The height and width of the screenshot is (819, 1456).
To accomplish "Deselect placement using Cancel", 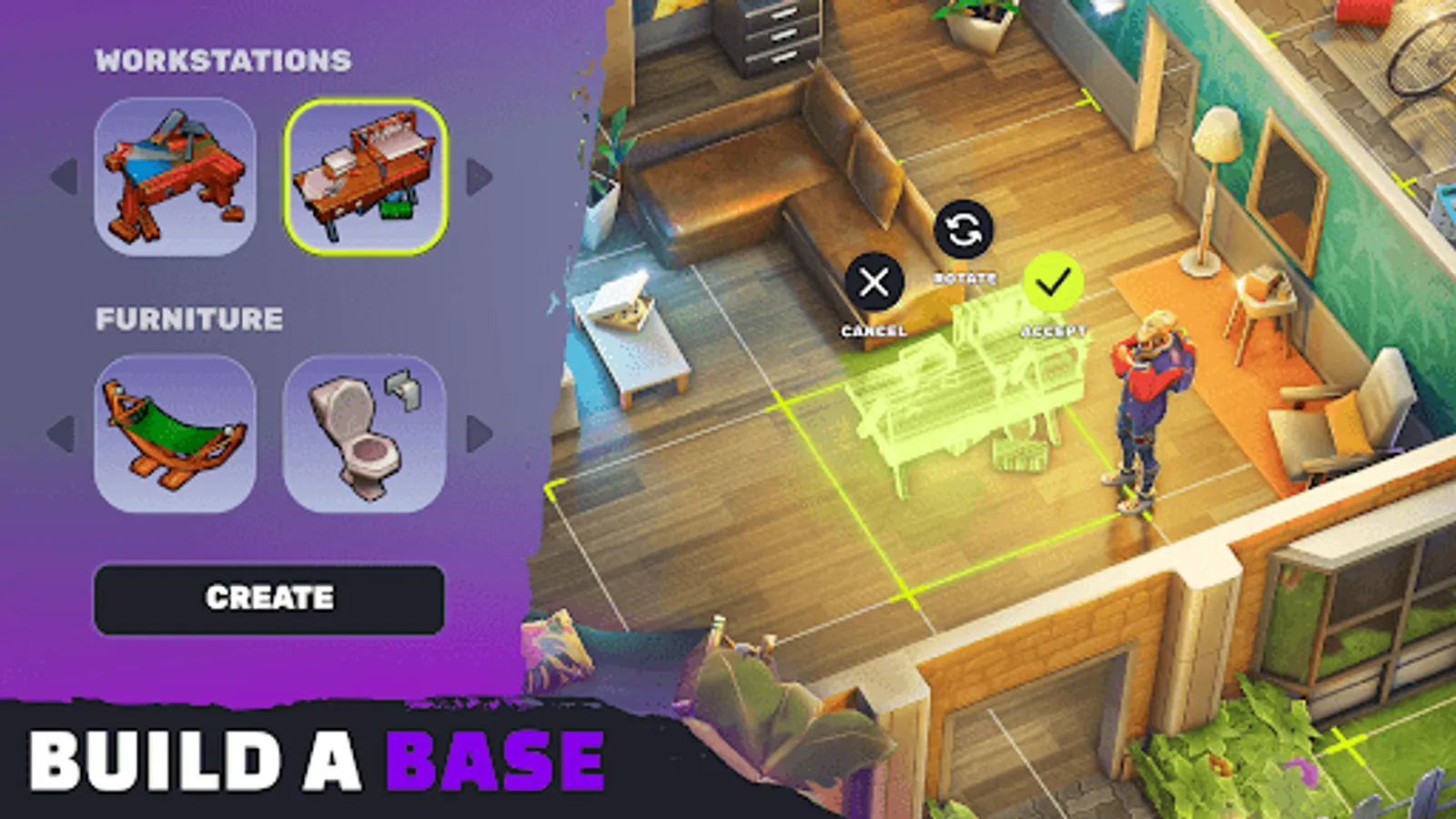I will 875,283.
